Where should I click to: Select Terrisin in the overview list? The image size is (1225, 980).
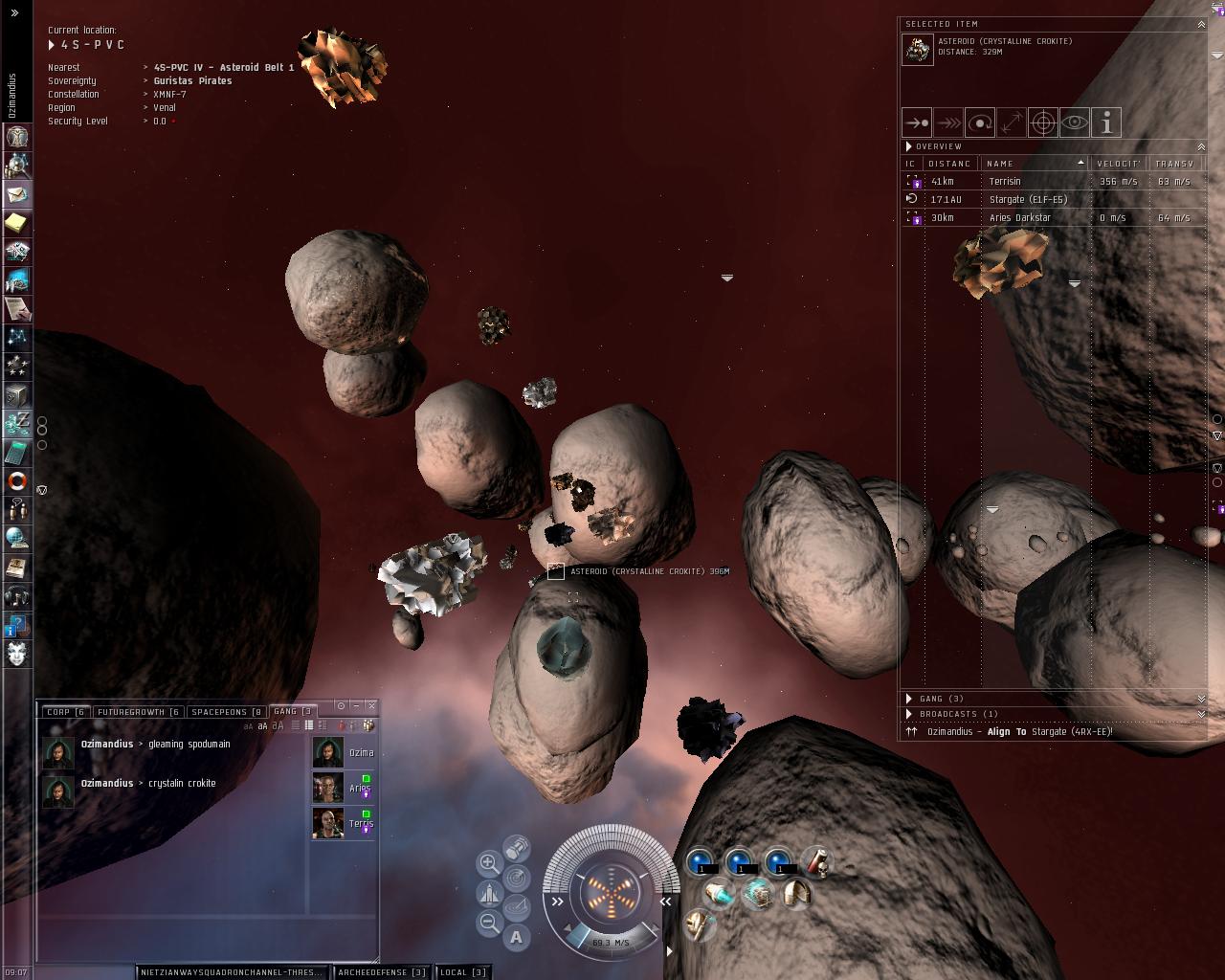[1005, 181]
